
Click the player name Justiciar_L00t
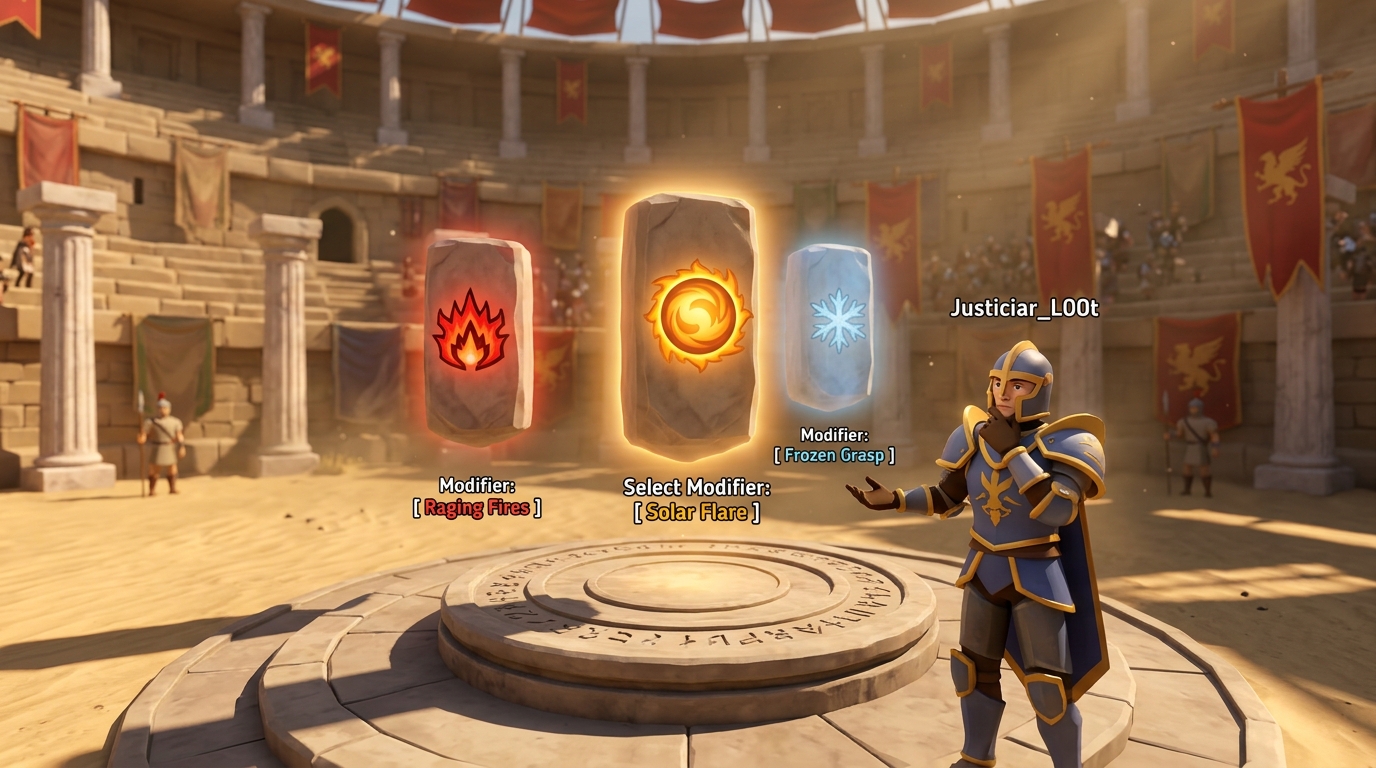click(x=1025, y=309)
